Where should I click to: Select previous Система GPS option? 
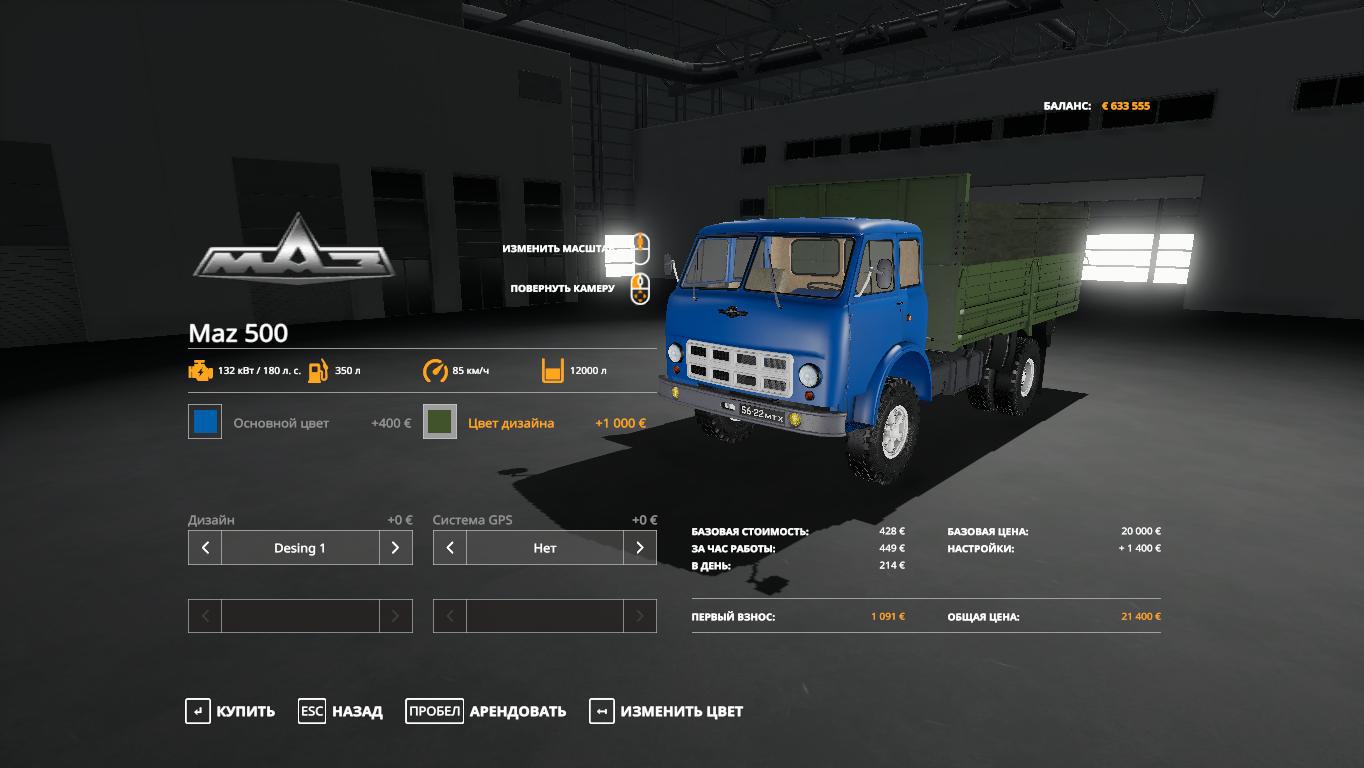[450, 548]
